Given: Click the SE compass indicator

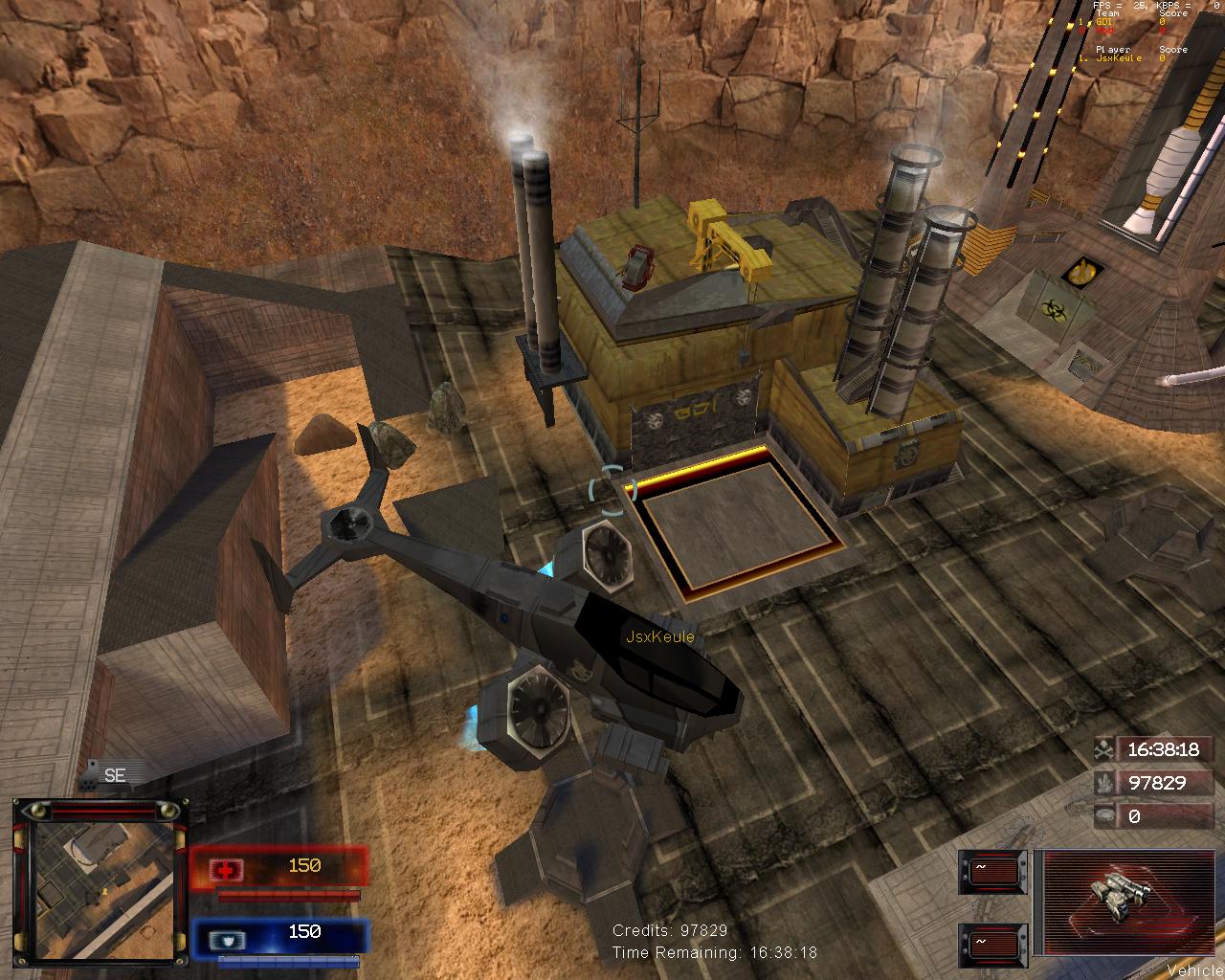Looking at the screenshot, I should 115,776.
